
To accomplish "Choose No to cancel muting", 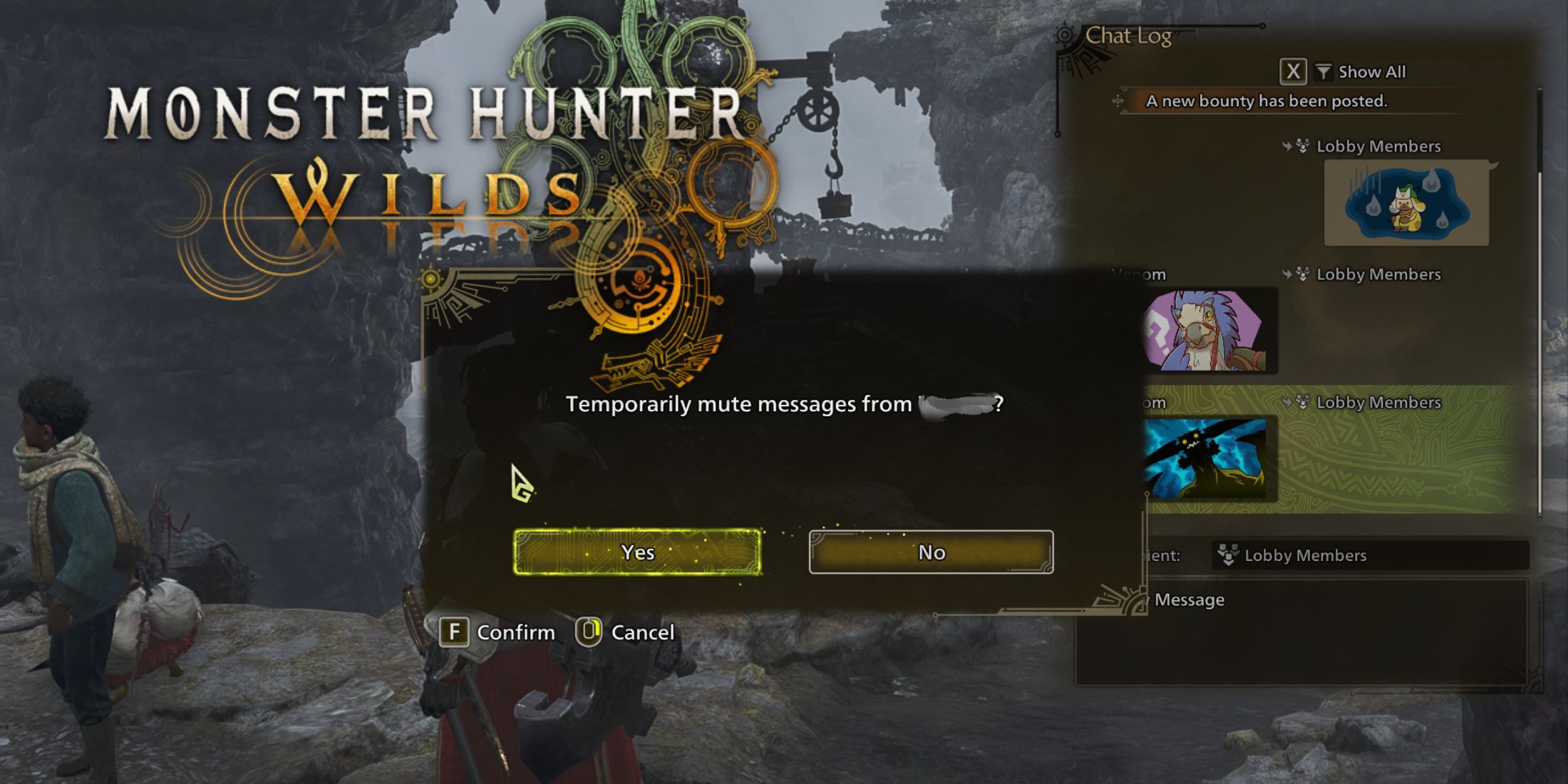I will (x=931, y=552).
